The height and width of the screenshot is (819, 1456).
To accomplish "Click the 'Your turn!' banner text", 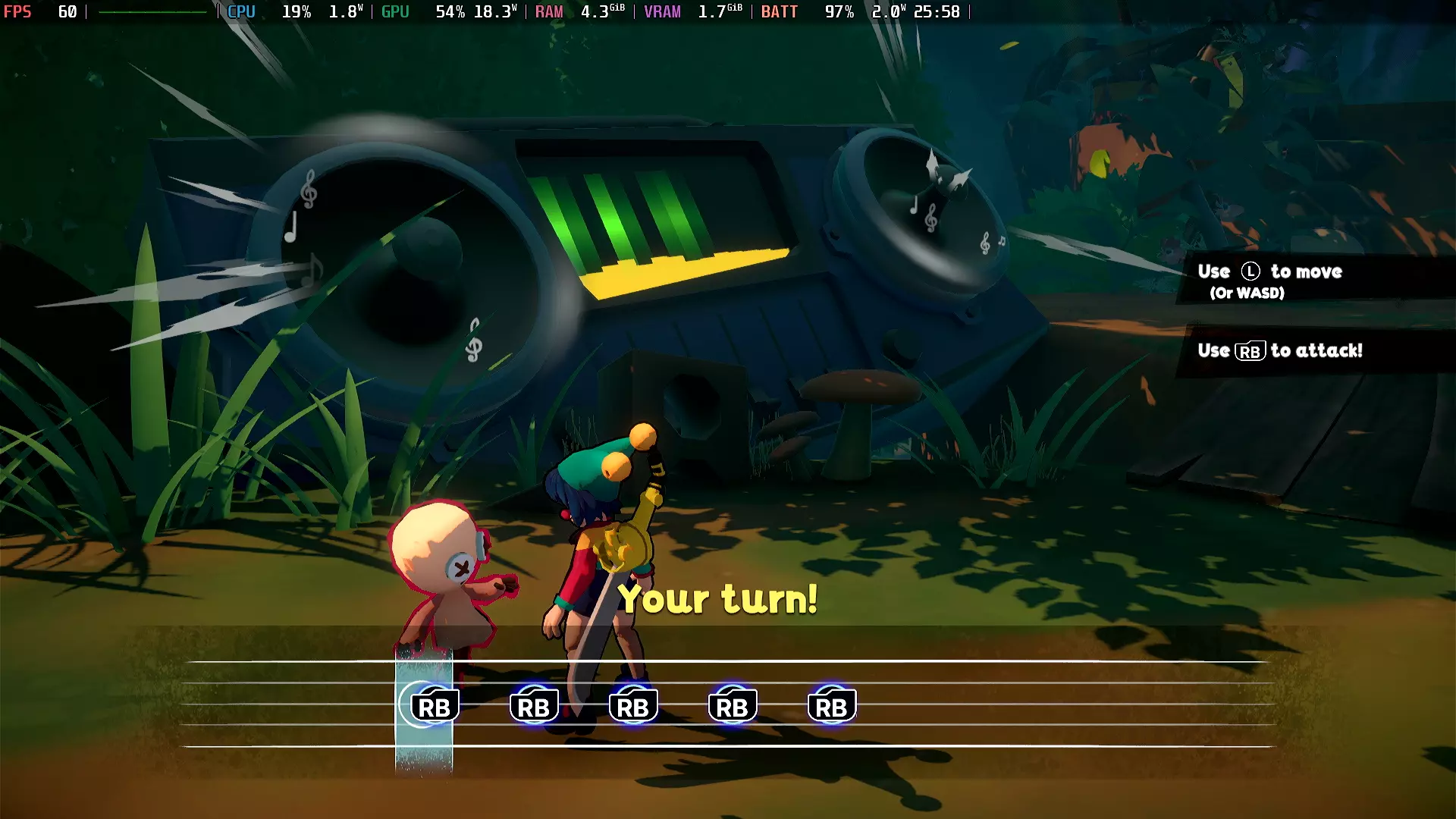I will 719,599.
